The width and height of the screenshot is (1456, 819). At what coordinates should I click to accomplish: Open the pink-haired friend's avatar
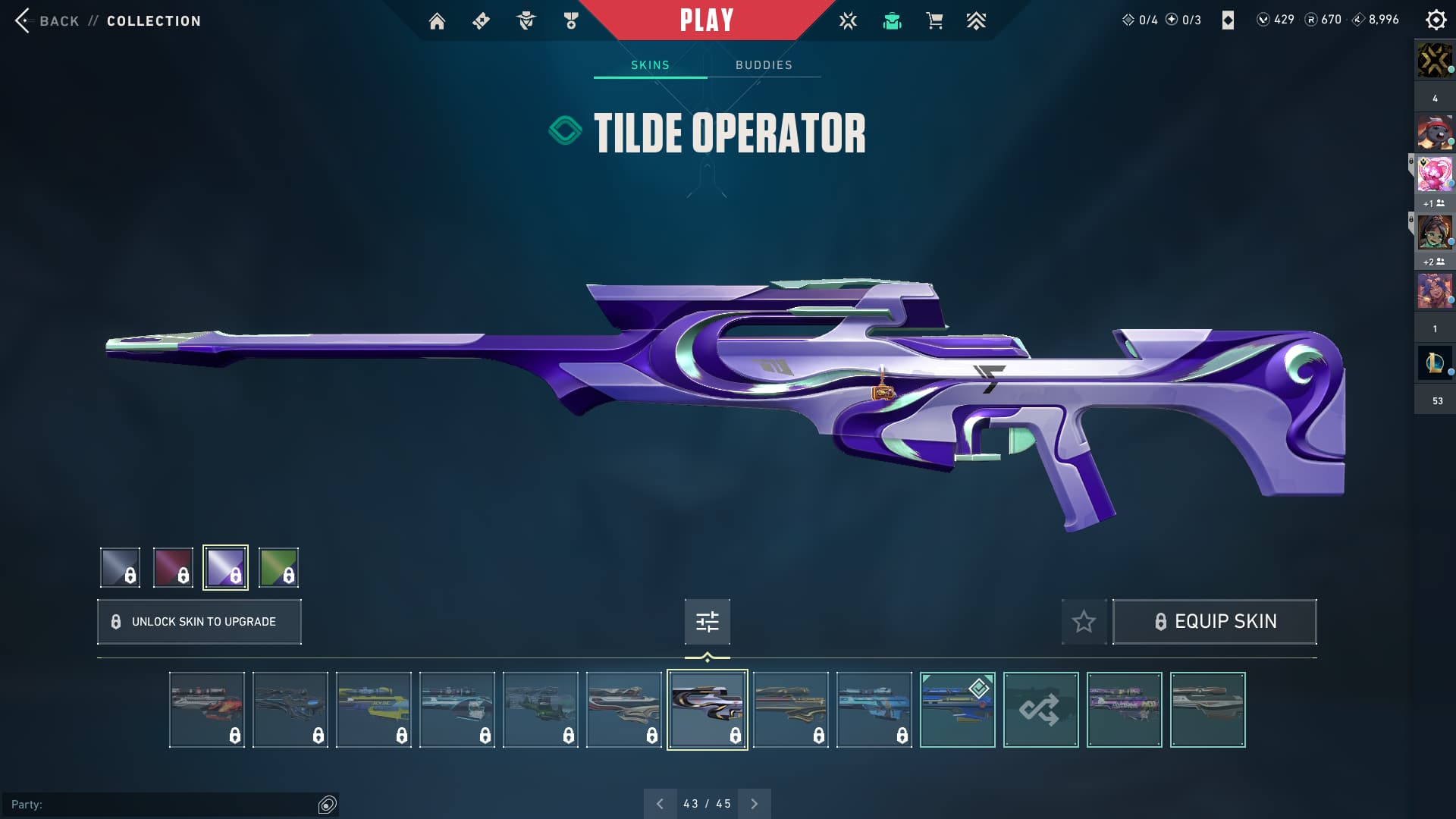pos(1434,174)
